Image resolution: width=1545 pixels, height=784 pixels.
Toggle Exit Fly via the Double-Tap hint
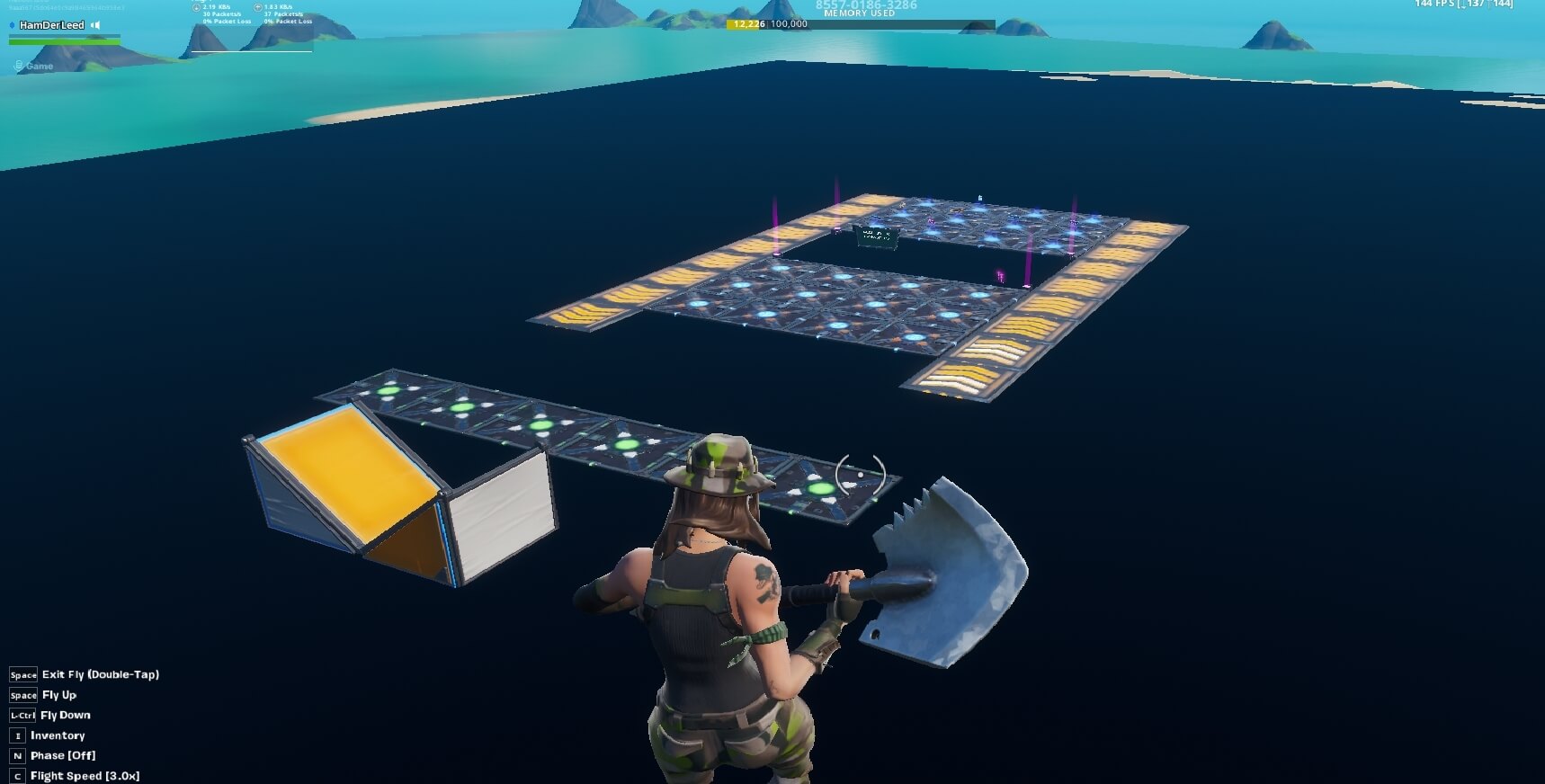(x=101, y=674)
